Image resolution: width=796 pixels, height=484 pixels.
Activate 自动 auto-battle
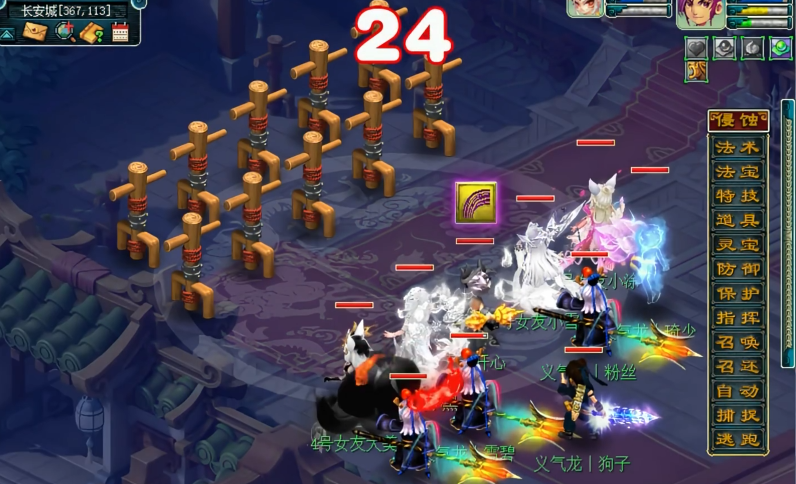(738, 391)
